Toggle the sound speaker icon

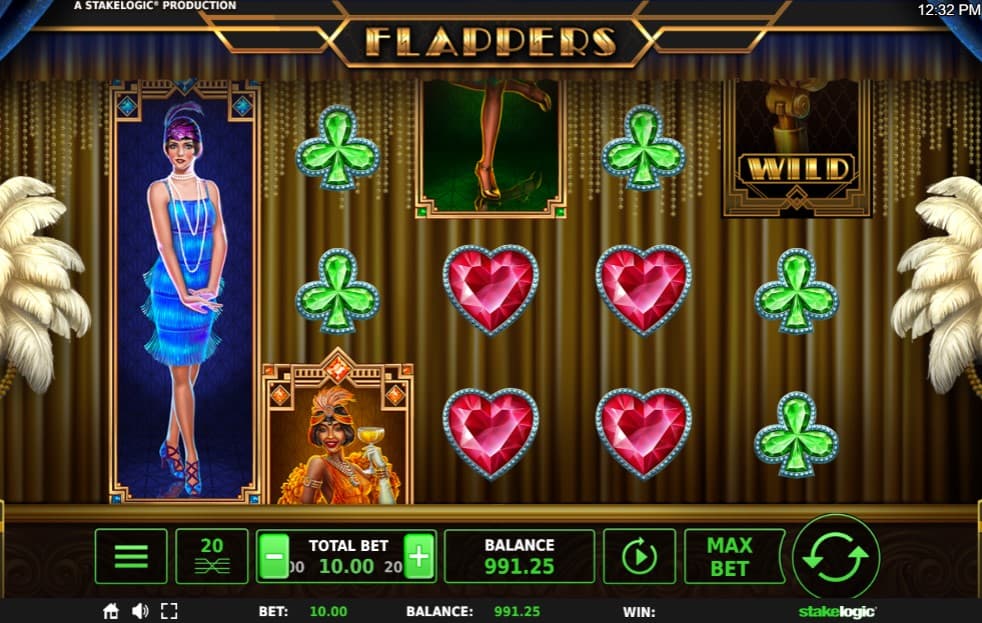140,611
